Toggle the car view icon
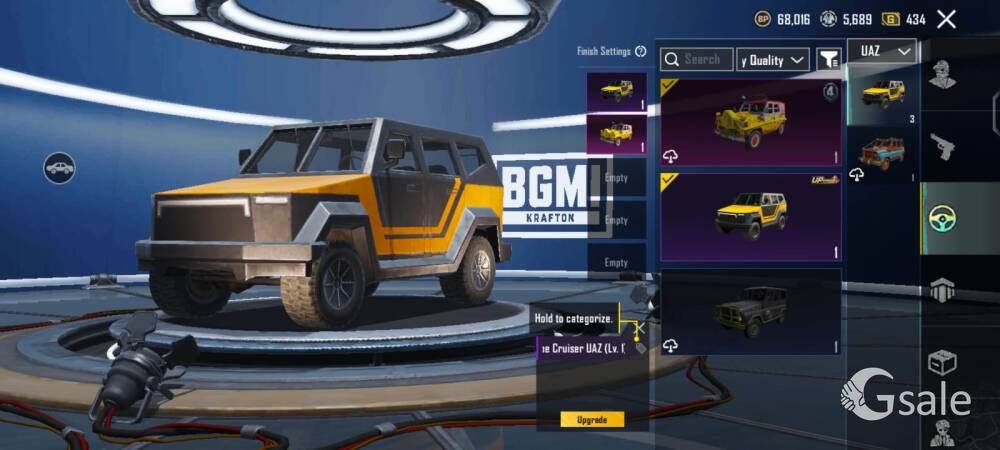Viewport: 1000px width, 450px height. click(x=60, y=167)
